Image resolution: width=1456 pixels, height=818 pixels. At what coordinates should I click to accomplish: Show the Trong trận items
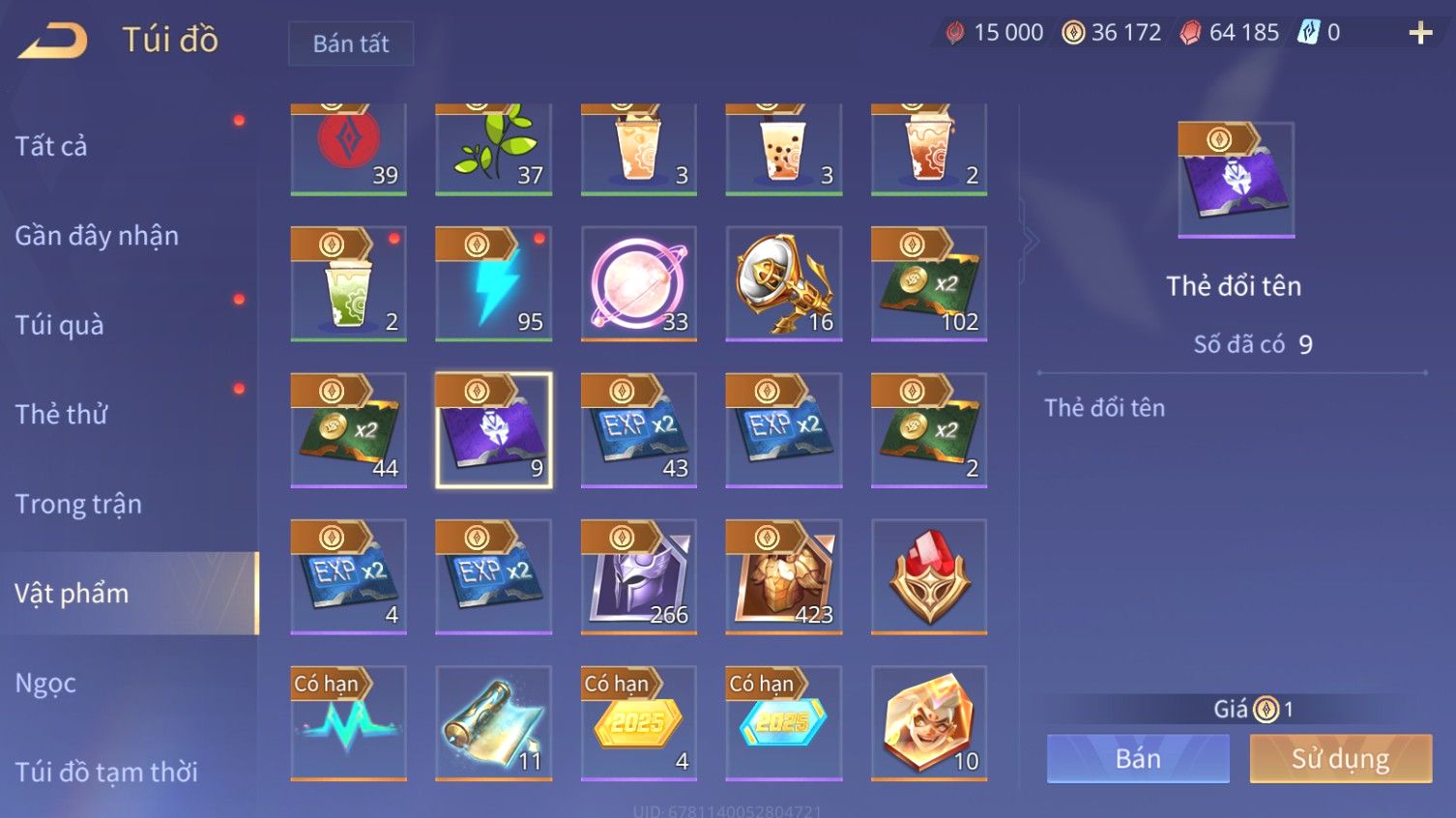click(x=78, y=504)
